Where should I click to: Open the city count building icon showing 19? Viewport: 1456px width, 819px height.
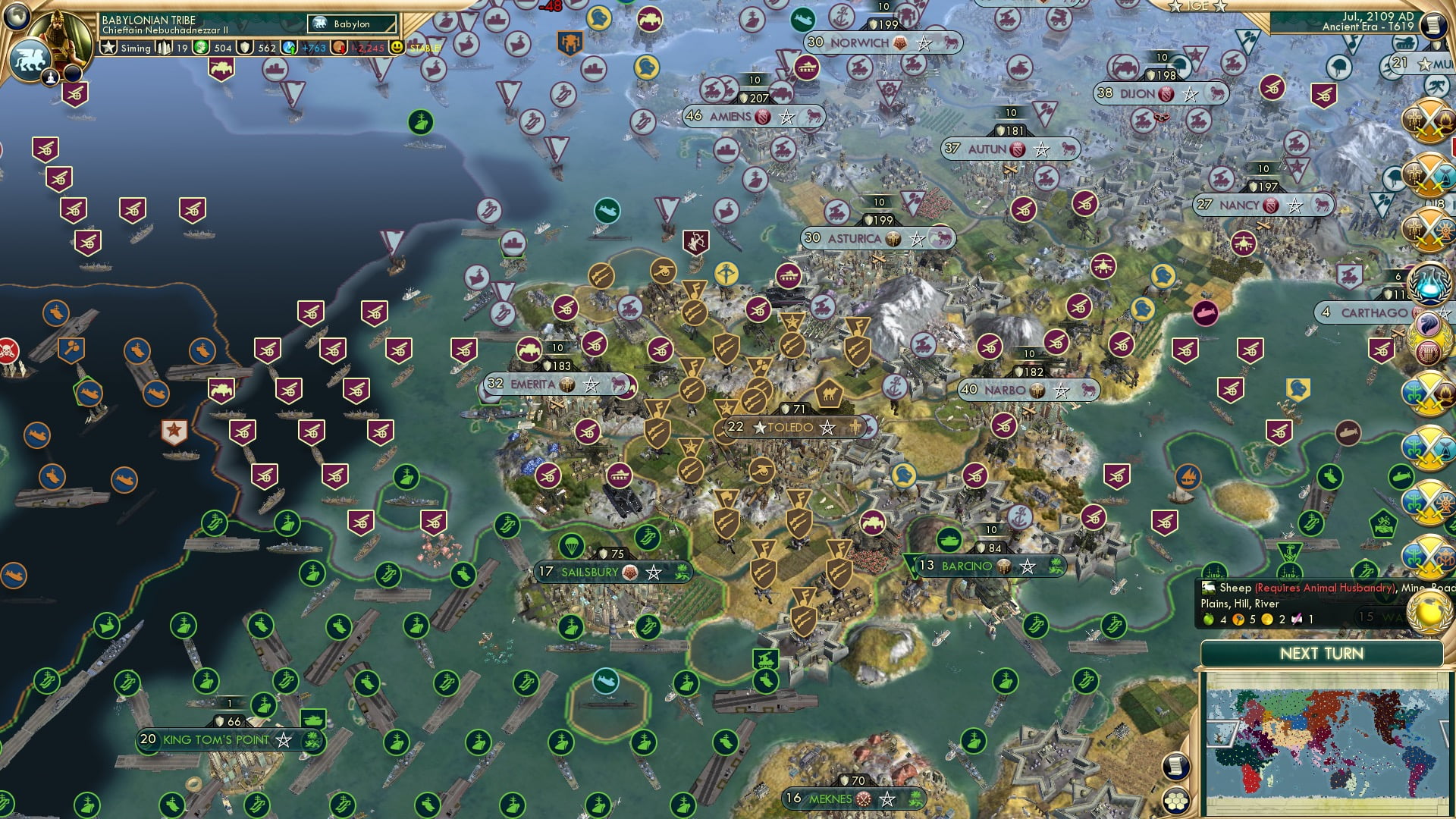[165, 48]
